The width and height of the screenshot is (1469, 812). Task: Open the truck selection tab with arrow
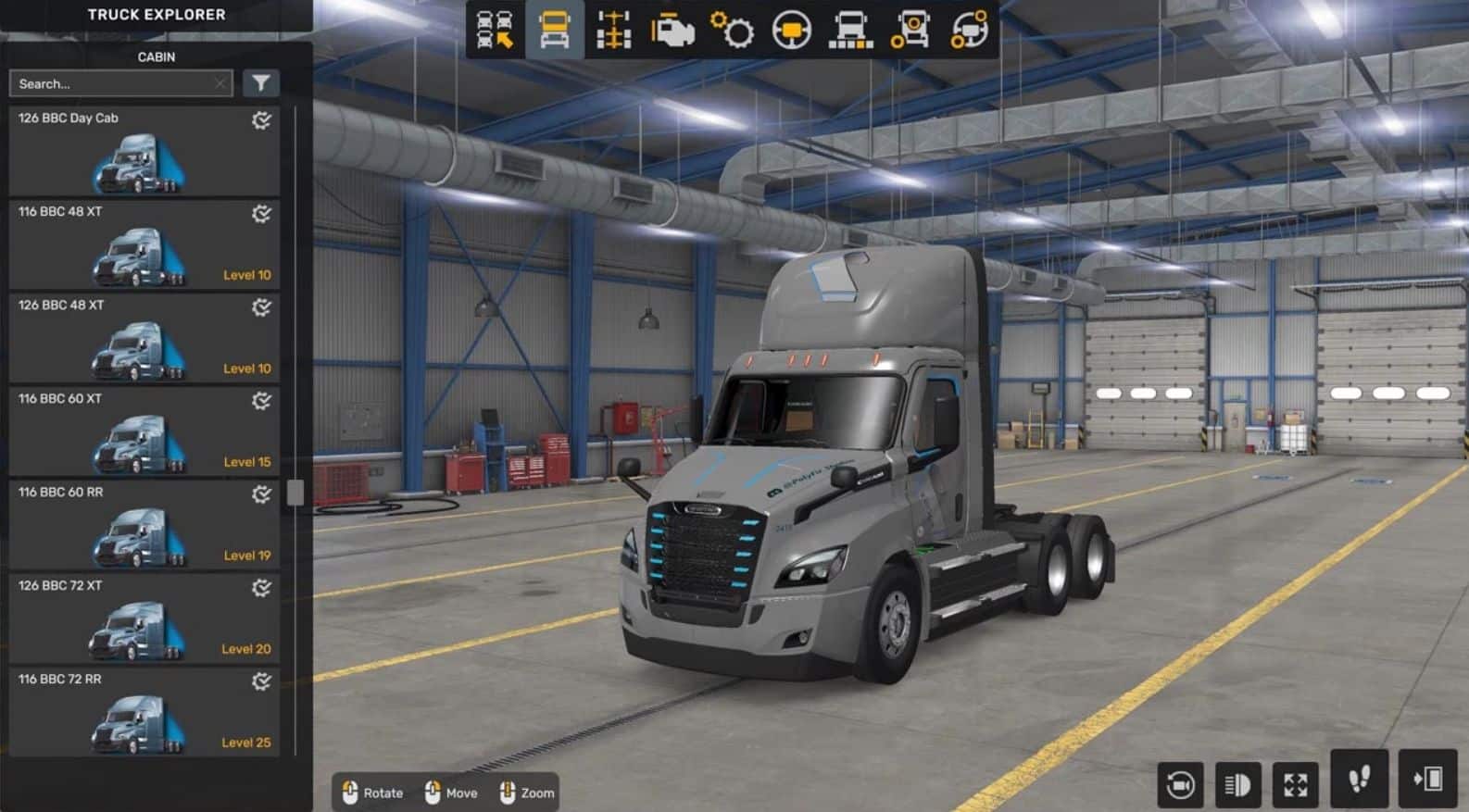click(x=496, y=30)
